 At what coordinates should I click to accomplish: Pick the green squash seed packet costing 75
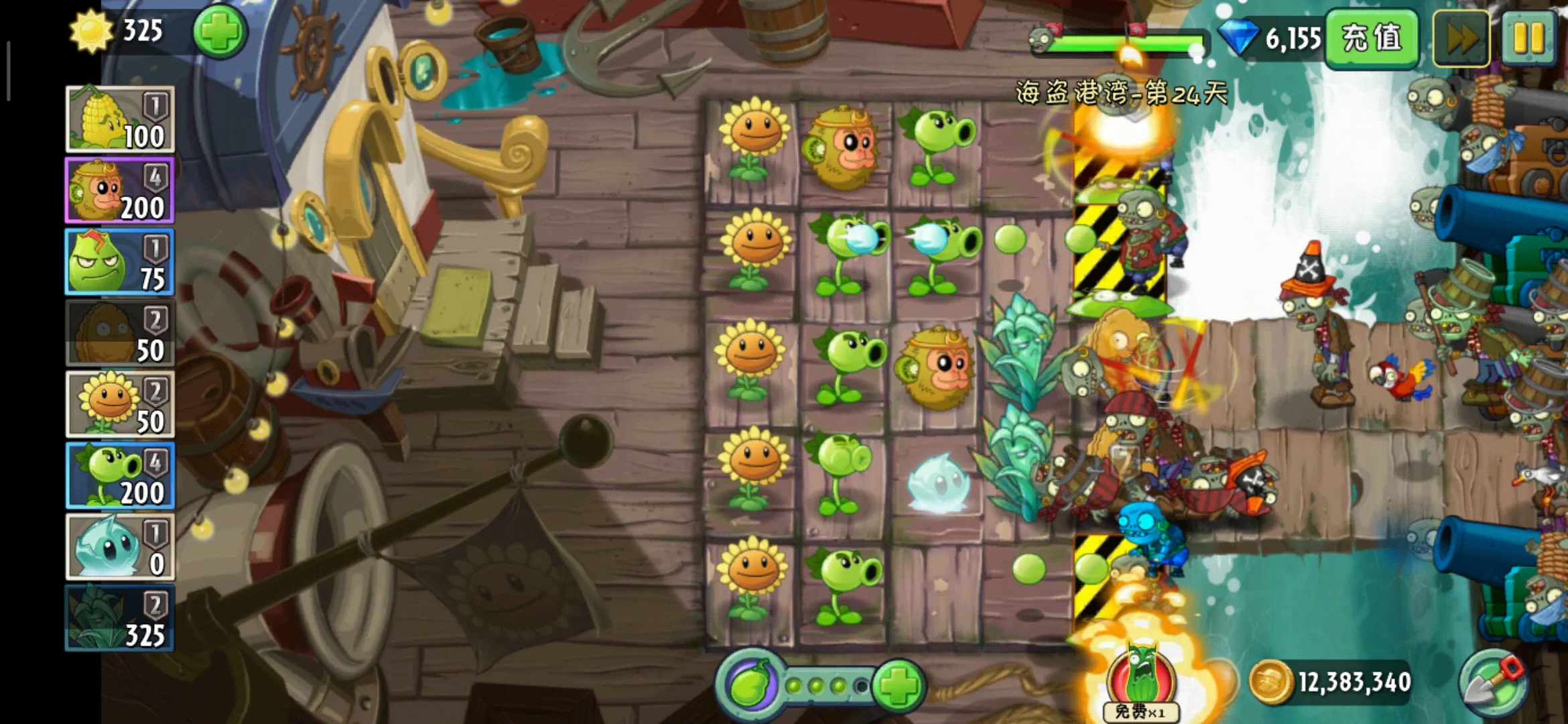pos(120,262)
